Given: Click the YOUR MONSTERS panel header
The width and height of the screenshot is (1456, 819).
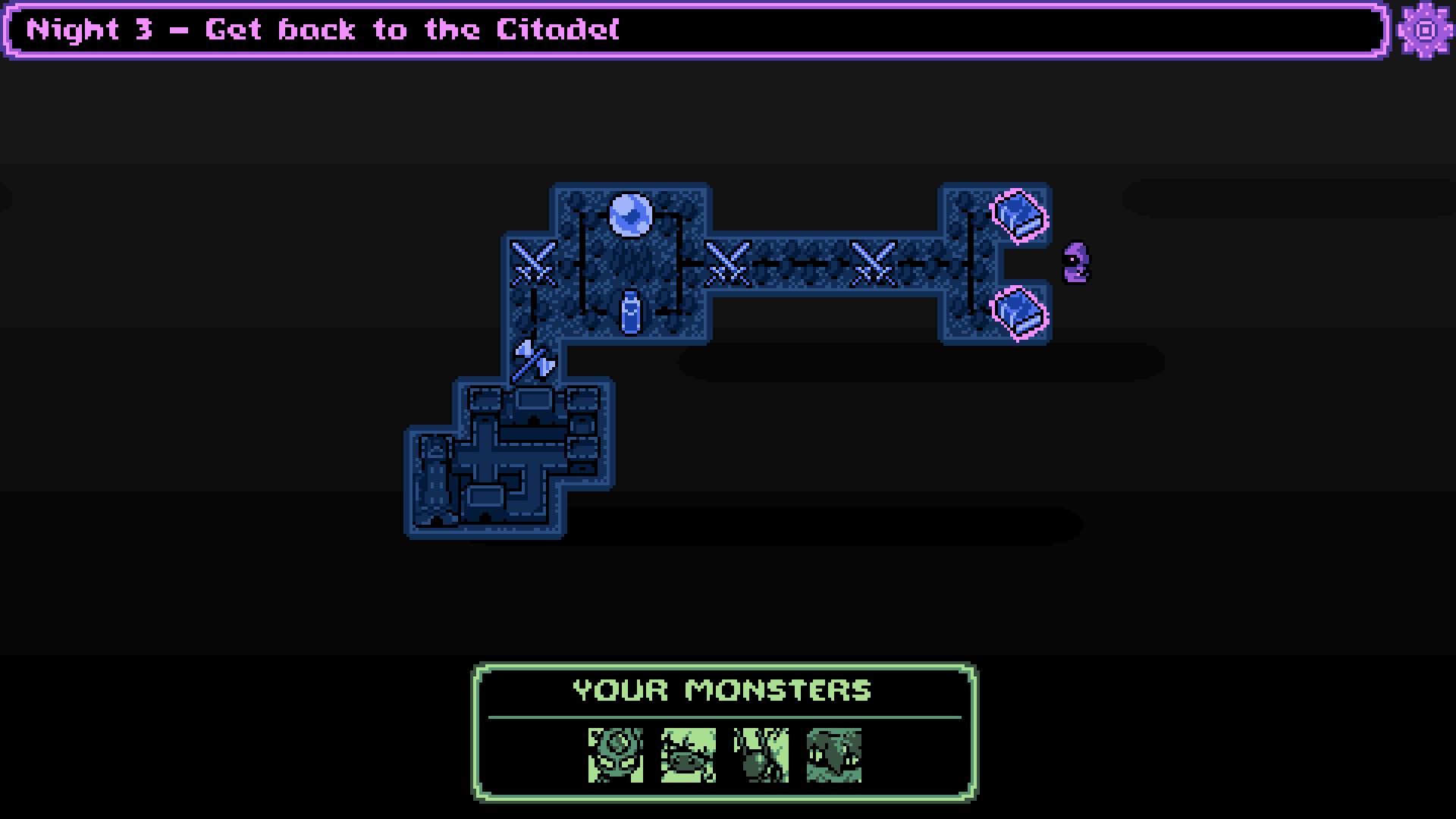Looking at the screenshot, I should coord(722,689).
